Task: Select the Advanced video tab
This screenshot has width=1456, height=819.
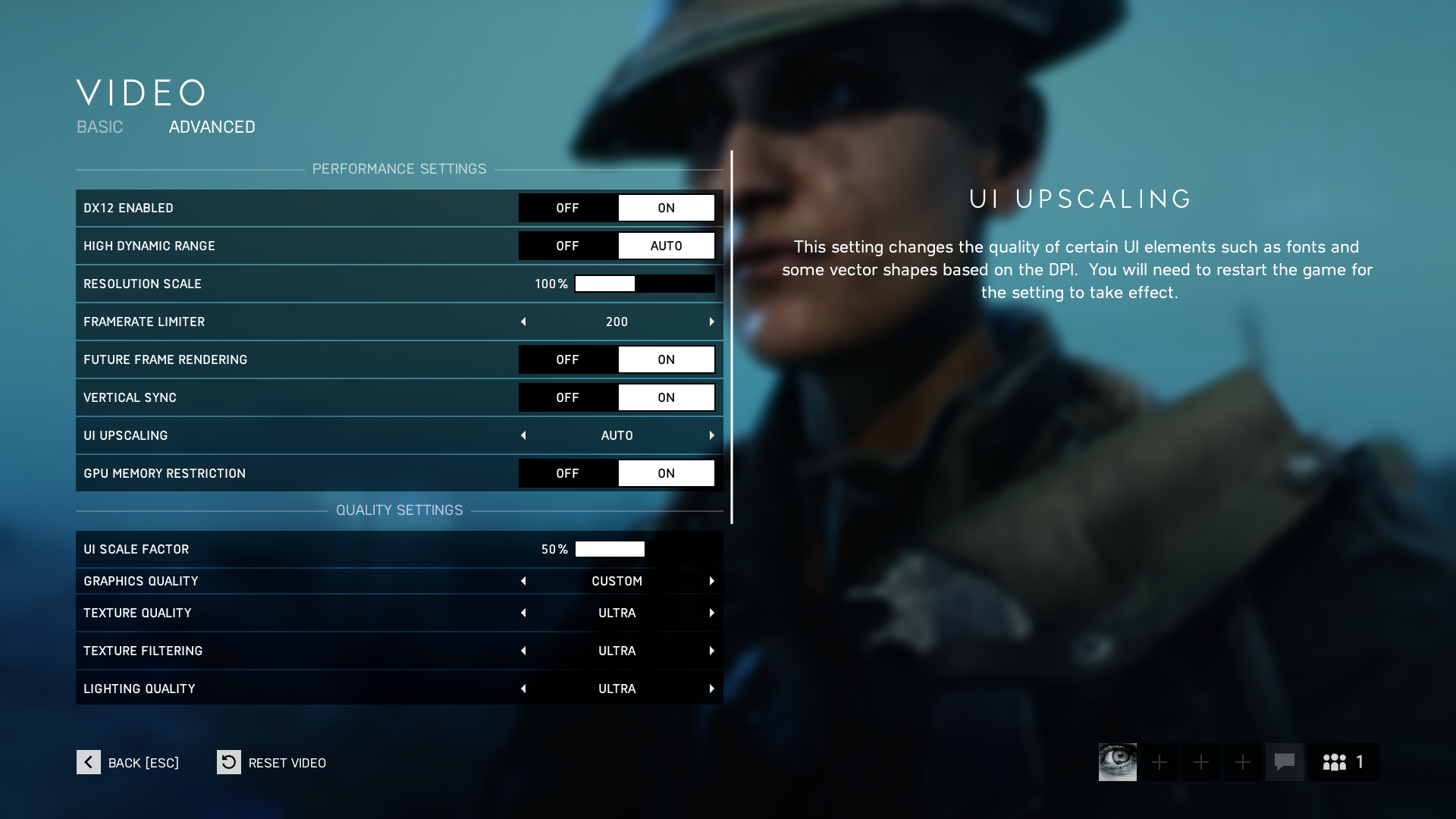Action: pyautogui.click(x=212, y=127)
